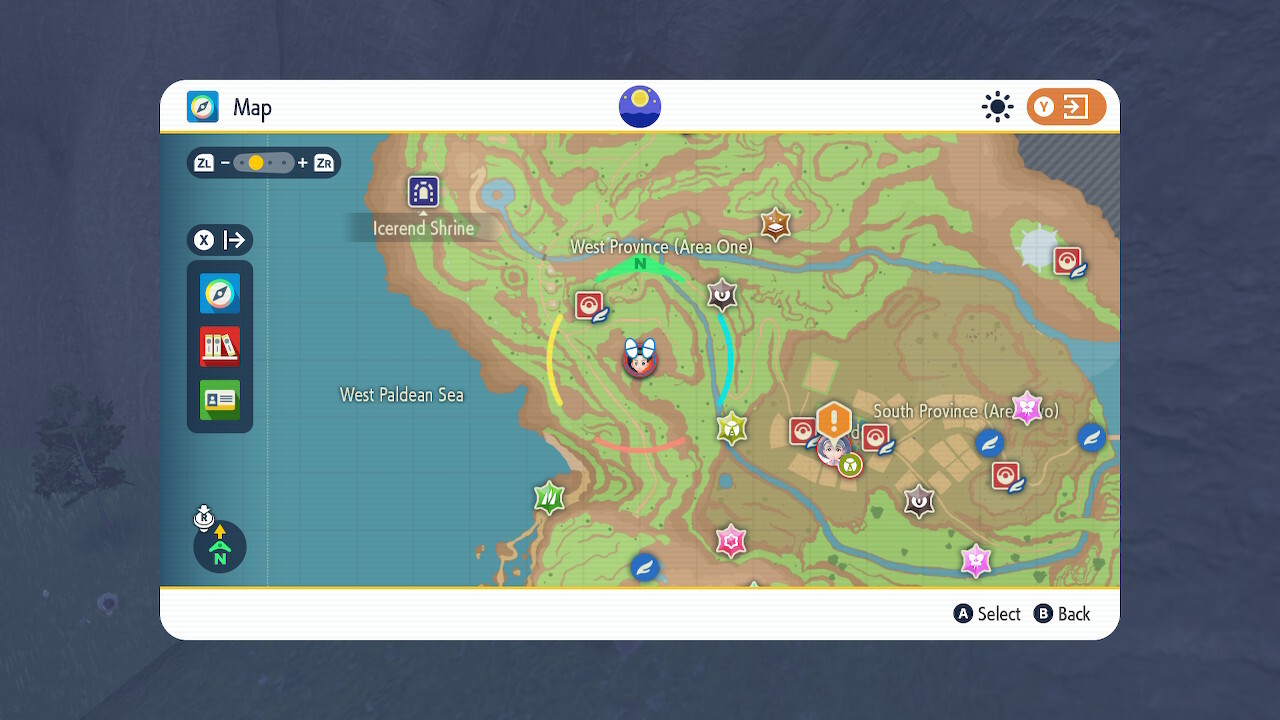Click the pink Tera Raid crystal near the coast

(731, 541)
